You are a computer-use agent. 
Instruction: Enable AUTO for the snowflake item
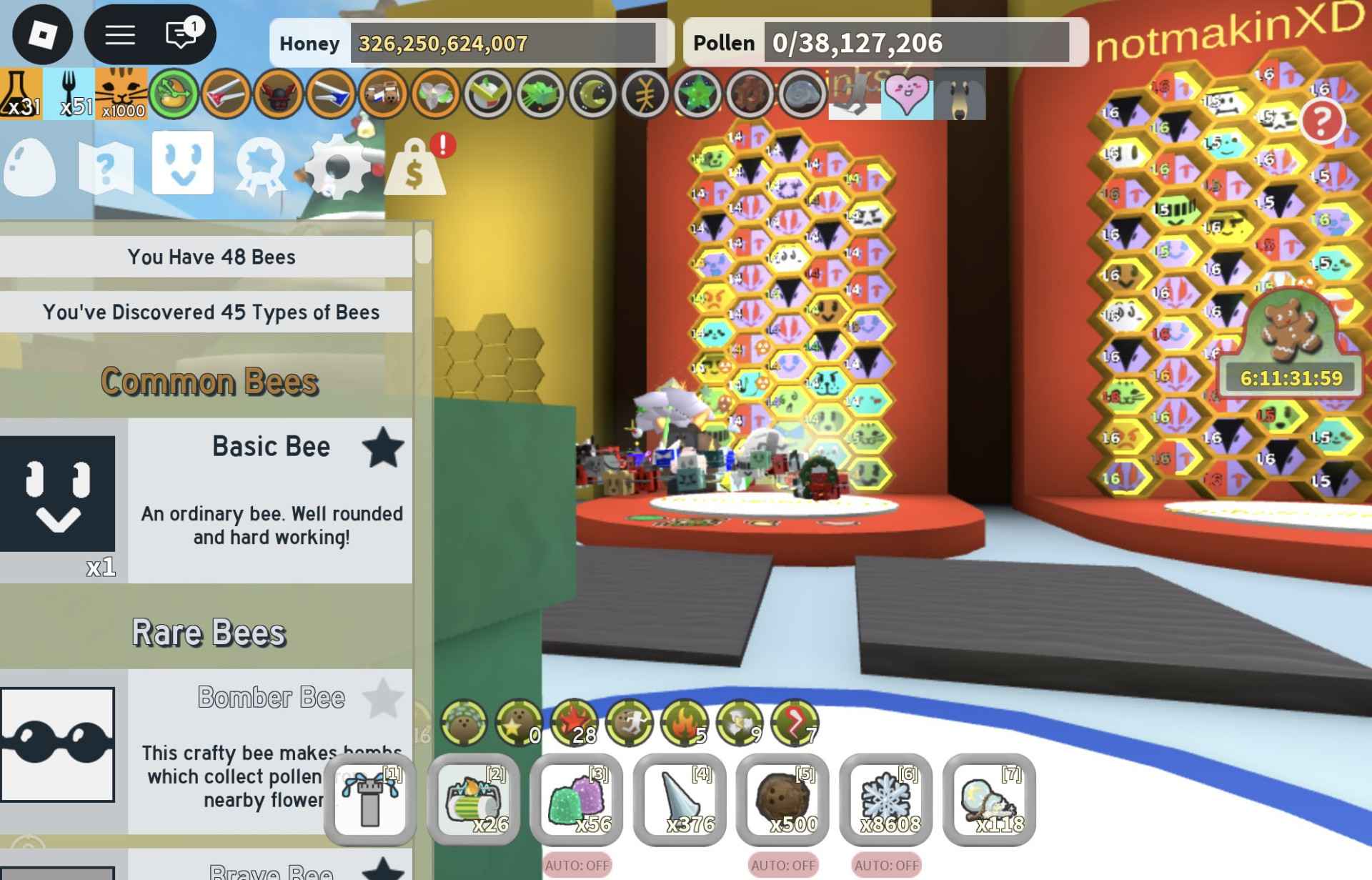tap(886, 865)
